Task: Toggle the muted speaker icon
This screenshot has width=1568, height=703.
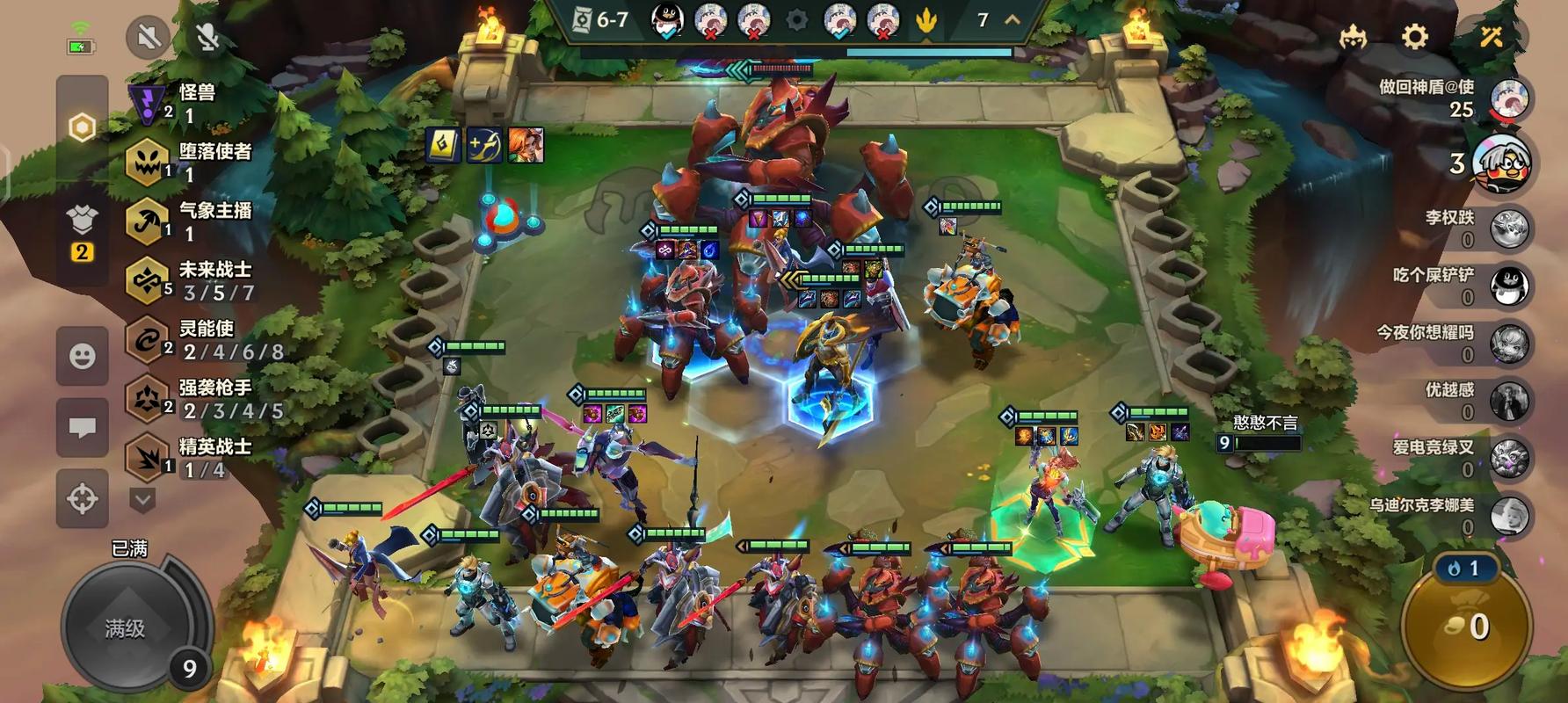Action: tap(149, 37)
